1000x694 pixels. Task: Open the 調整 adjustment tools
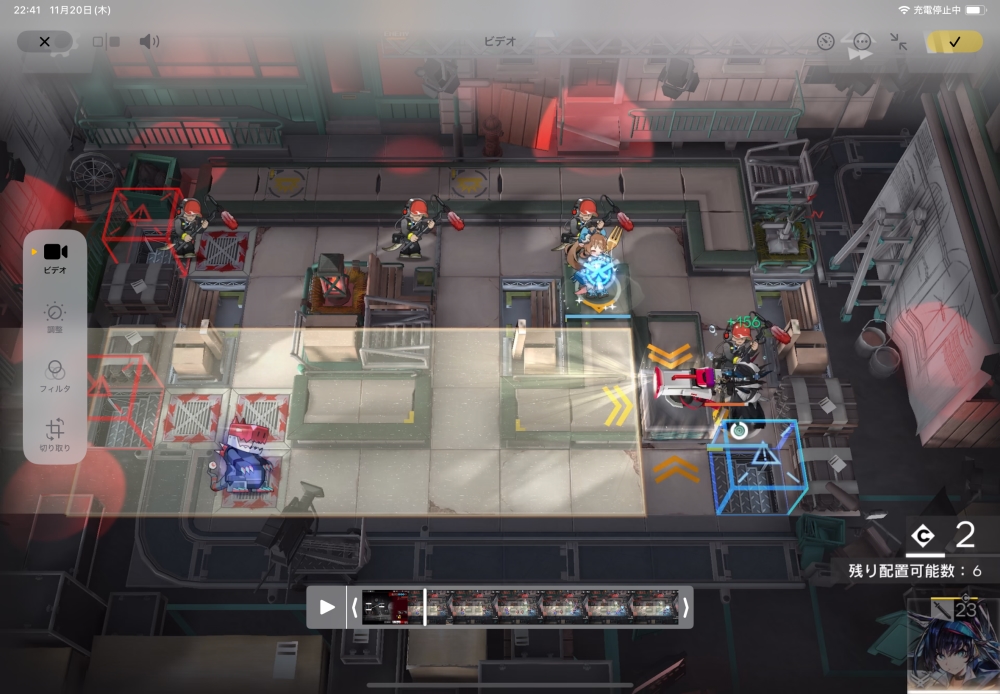tap(55, 318)
